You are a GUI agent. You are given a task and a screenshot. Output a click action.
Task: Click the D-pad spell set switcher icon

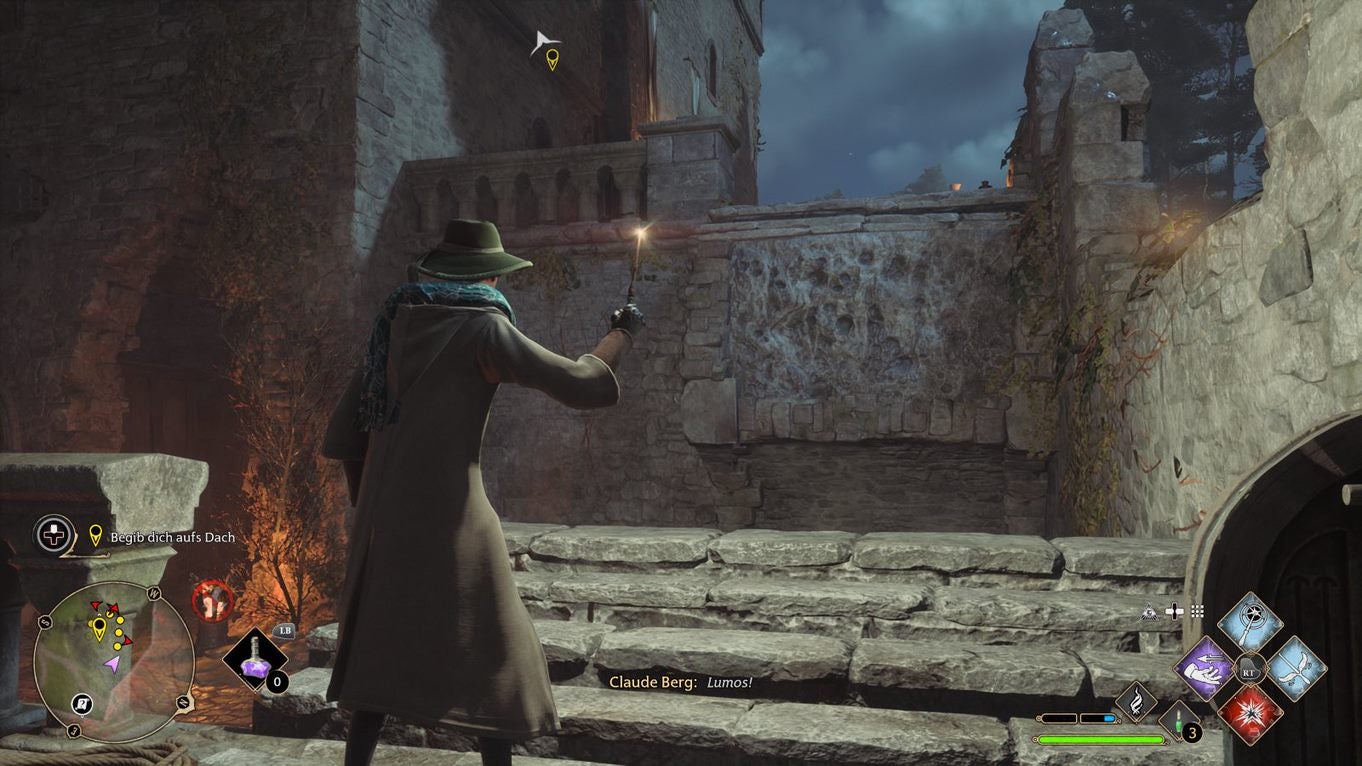coord(1175,610)
